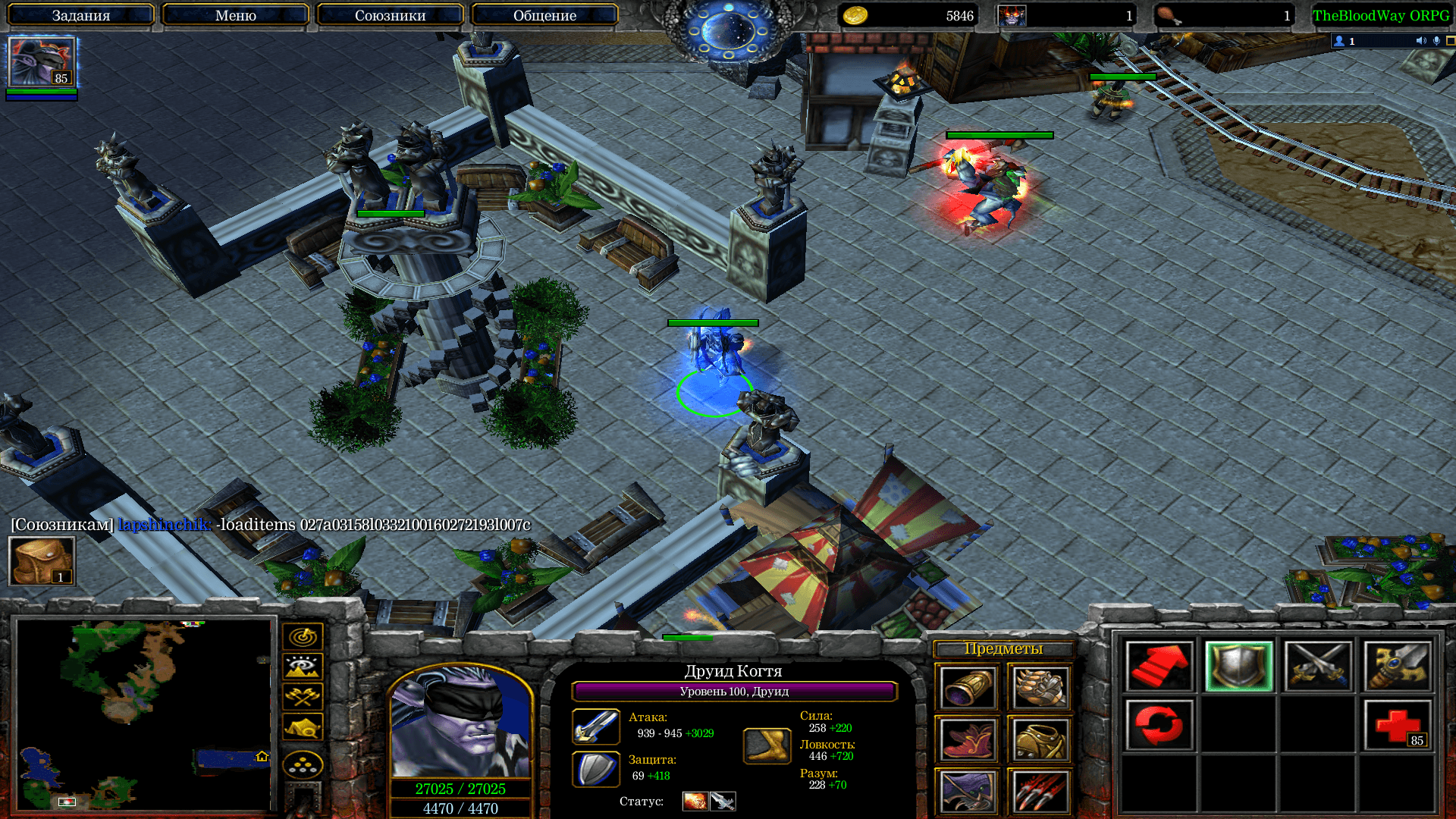Image resolution: width=1456 pixels, height=819 pixels.
Task: Select the clawed gauntlet inventory item
Action: tap(1040, 688)
